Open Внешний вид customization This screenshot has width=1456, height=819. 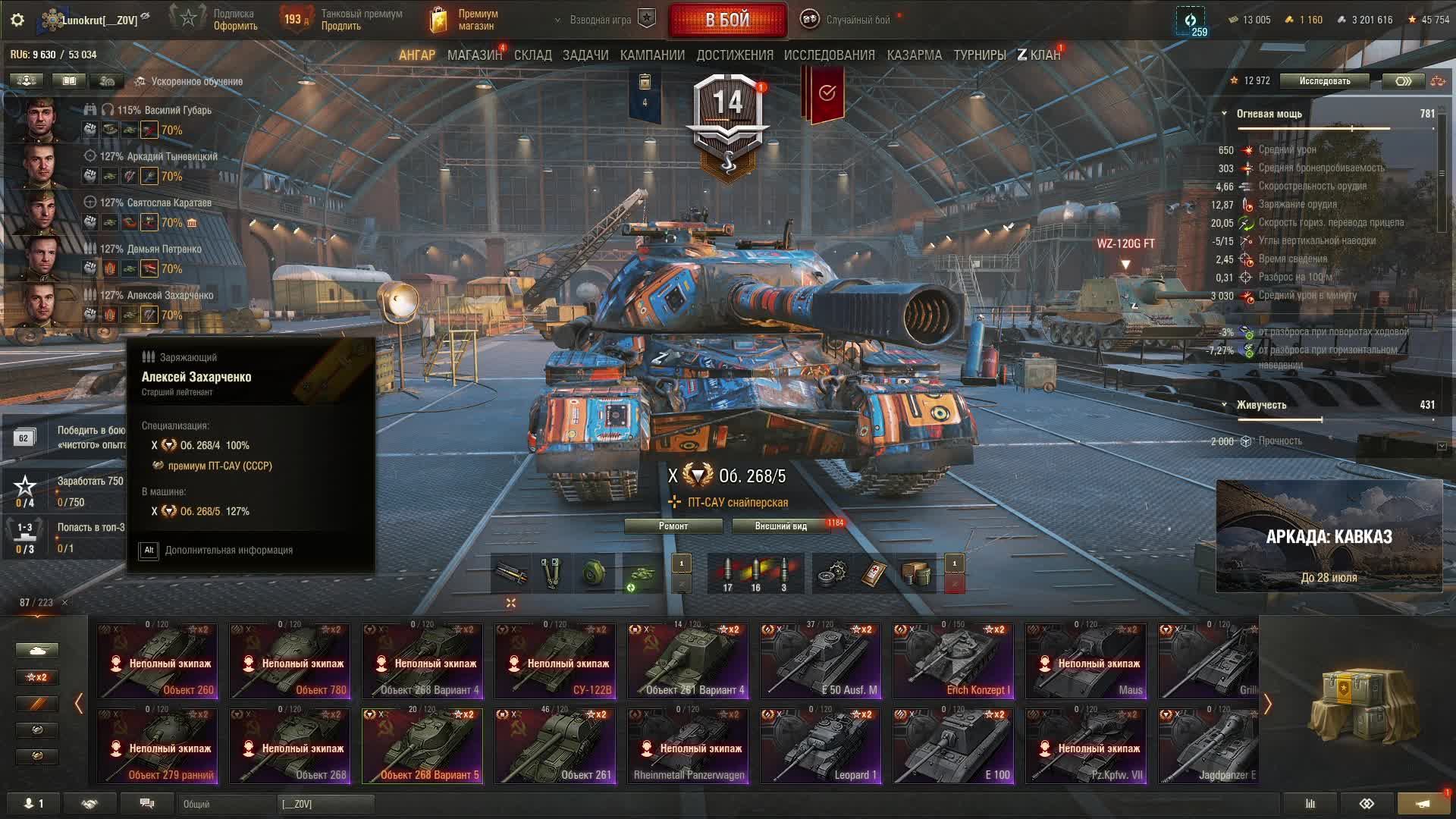[780, 526]
